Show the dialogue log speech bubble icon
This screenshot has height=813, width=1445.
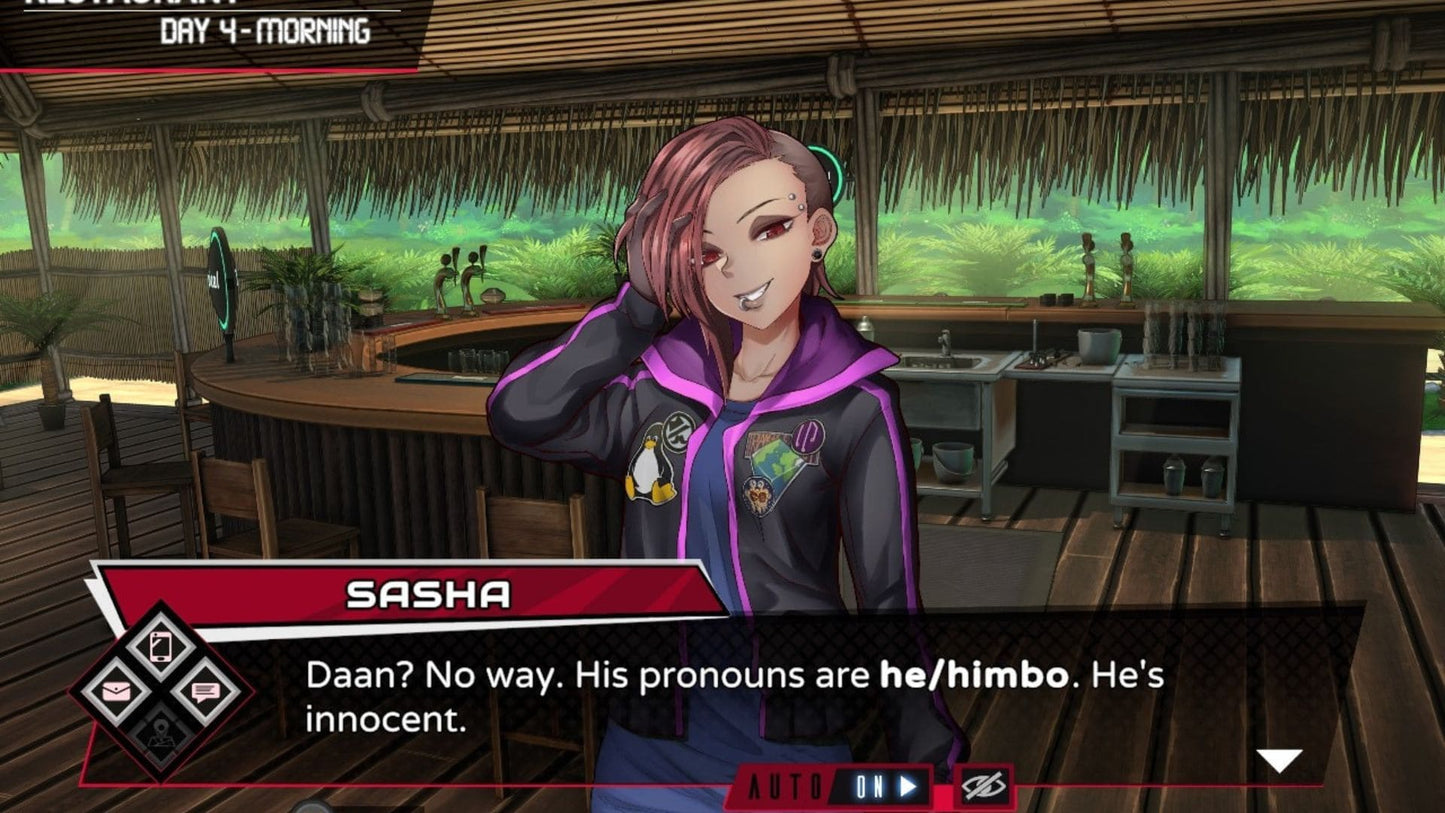(205, 691)
